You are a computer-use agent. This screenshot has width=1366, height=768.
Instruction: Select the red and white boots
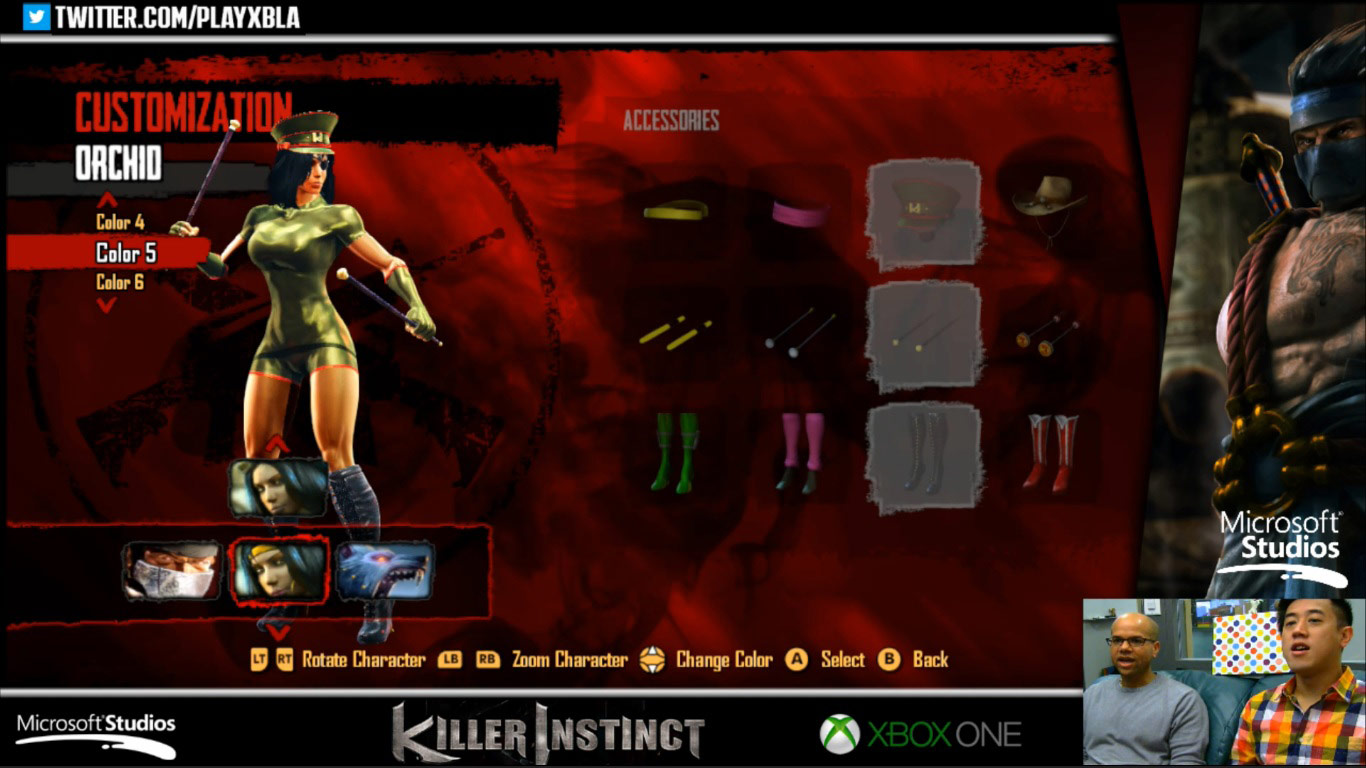[x=1050, y=450]
